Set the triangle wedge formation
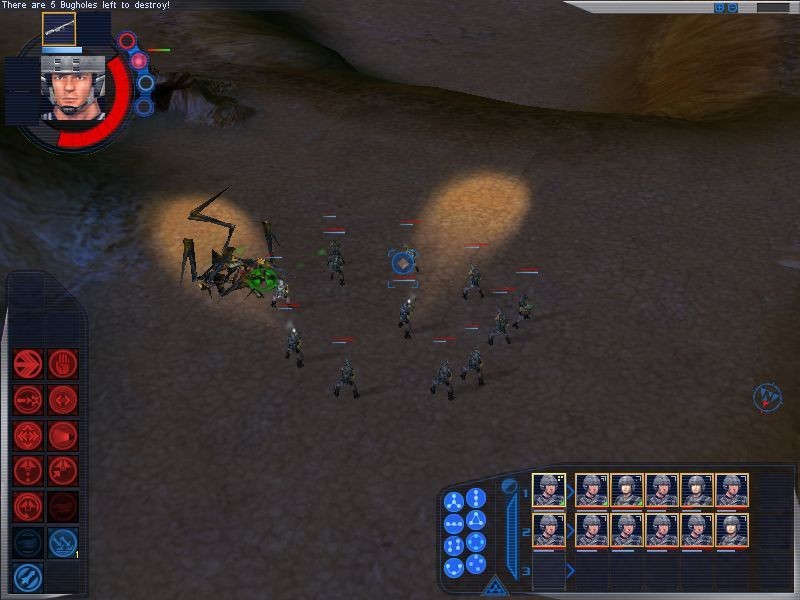The image size is (800, 600). pyautogui.click(x=476, y=520)
